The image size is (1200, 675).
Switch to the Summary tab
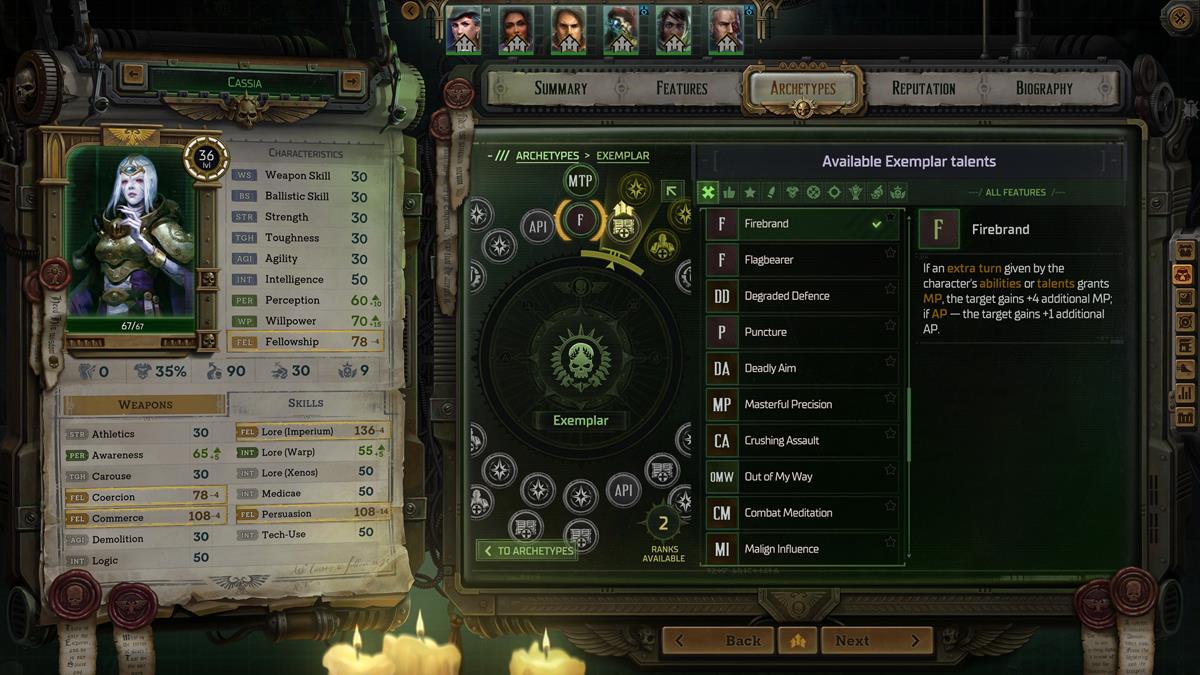[560, 88]
